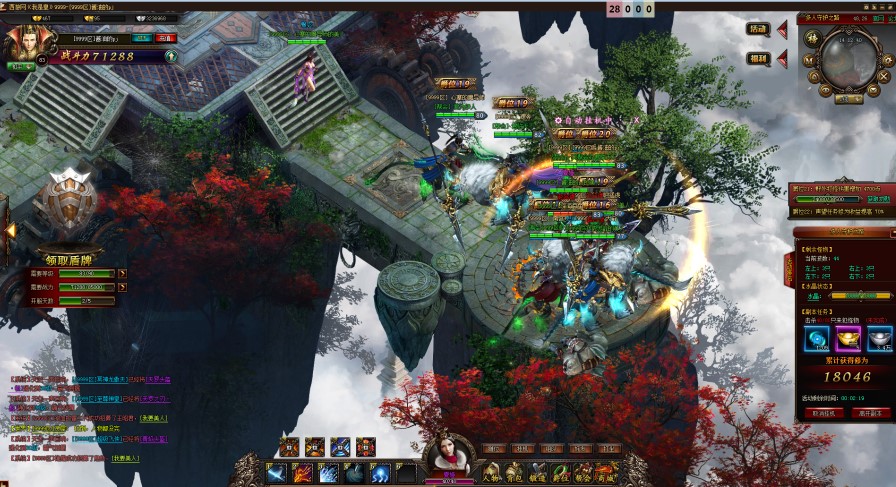Open the 背包 bag inventory

(x=514, y=472)
